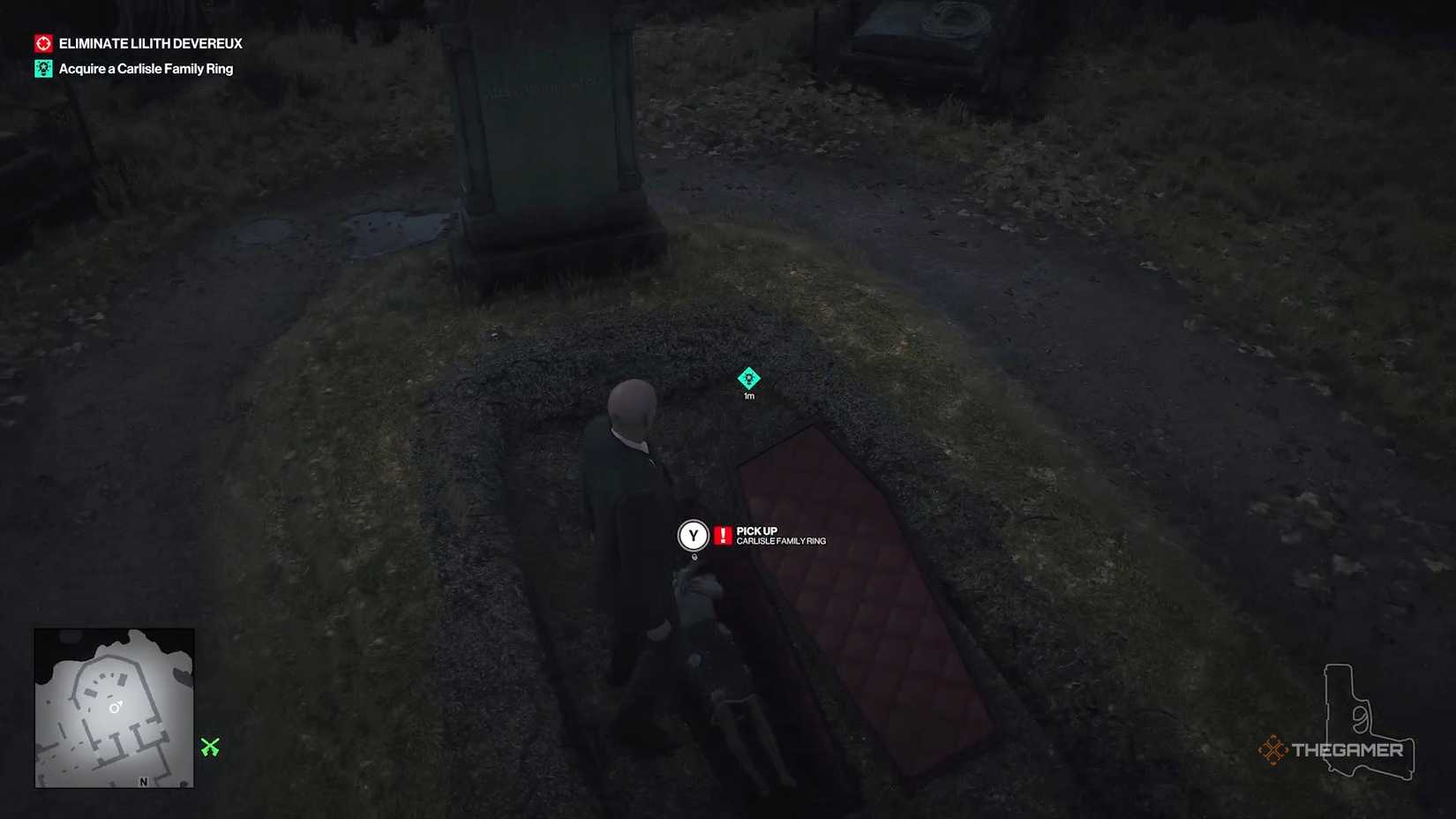1456x819 pixels.
Task: Expand the objective list at top-left
Action: point(137,55)
